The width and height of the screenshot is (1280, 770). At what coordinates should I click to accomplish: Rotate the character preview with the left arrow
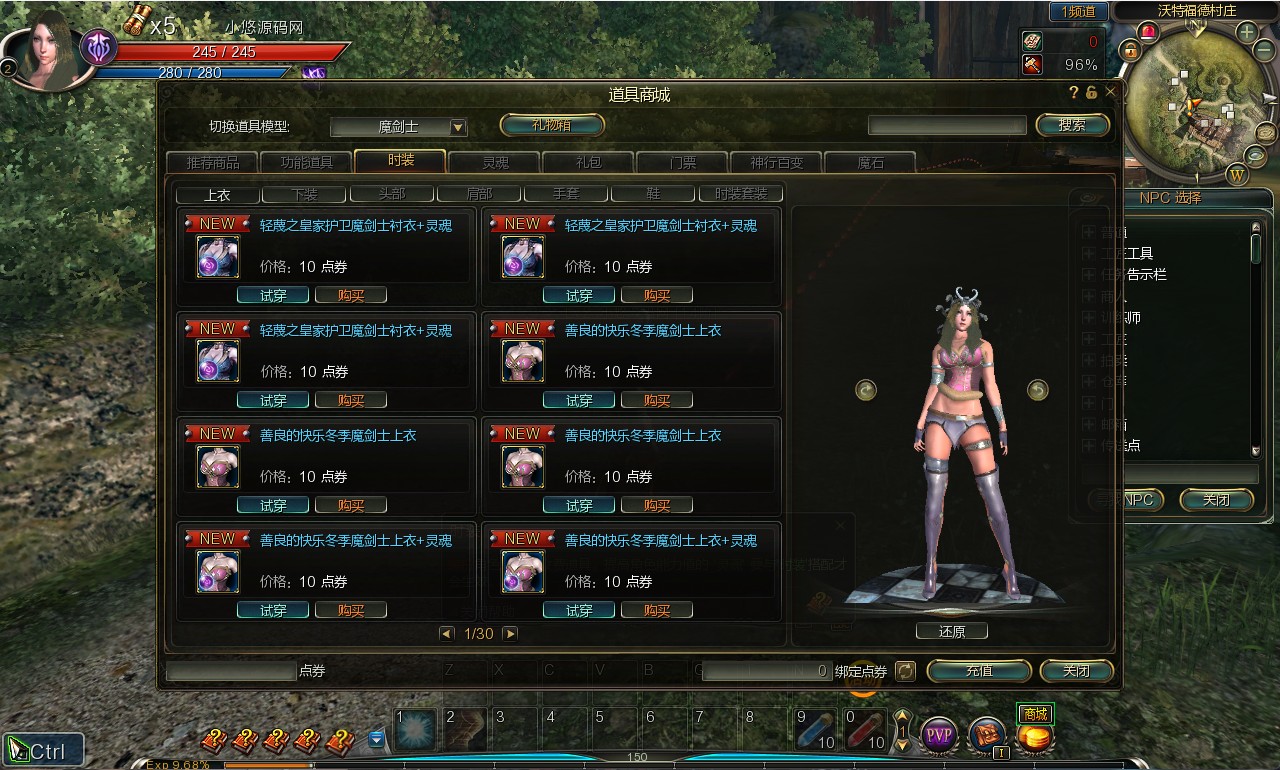pos(866,390)
